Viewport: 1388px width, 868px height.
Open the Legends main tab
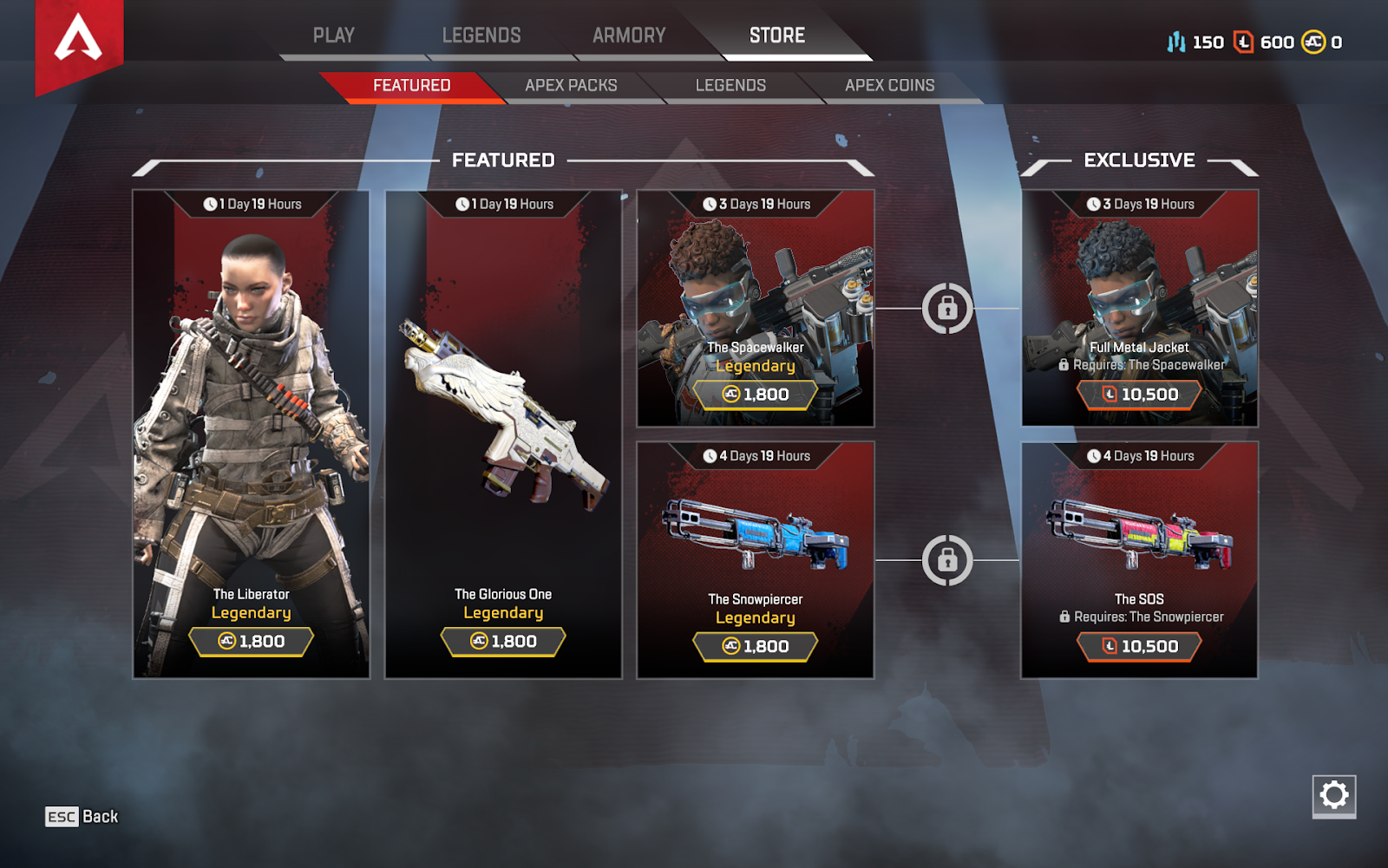[481, 36]
